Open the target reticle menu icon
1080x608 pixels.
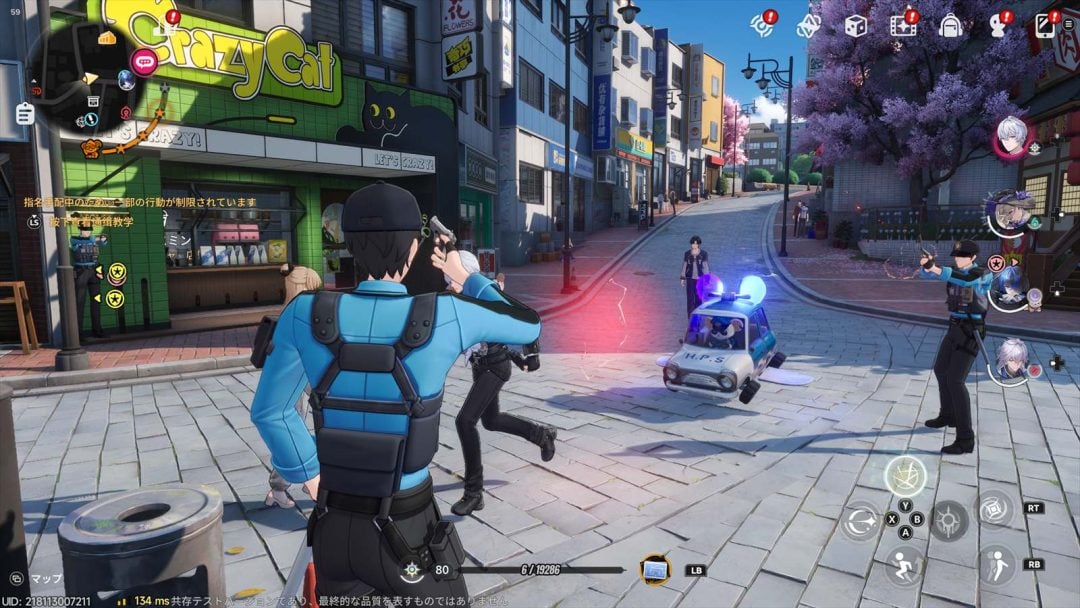763,25
